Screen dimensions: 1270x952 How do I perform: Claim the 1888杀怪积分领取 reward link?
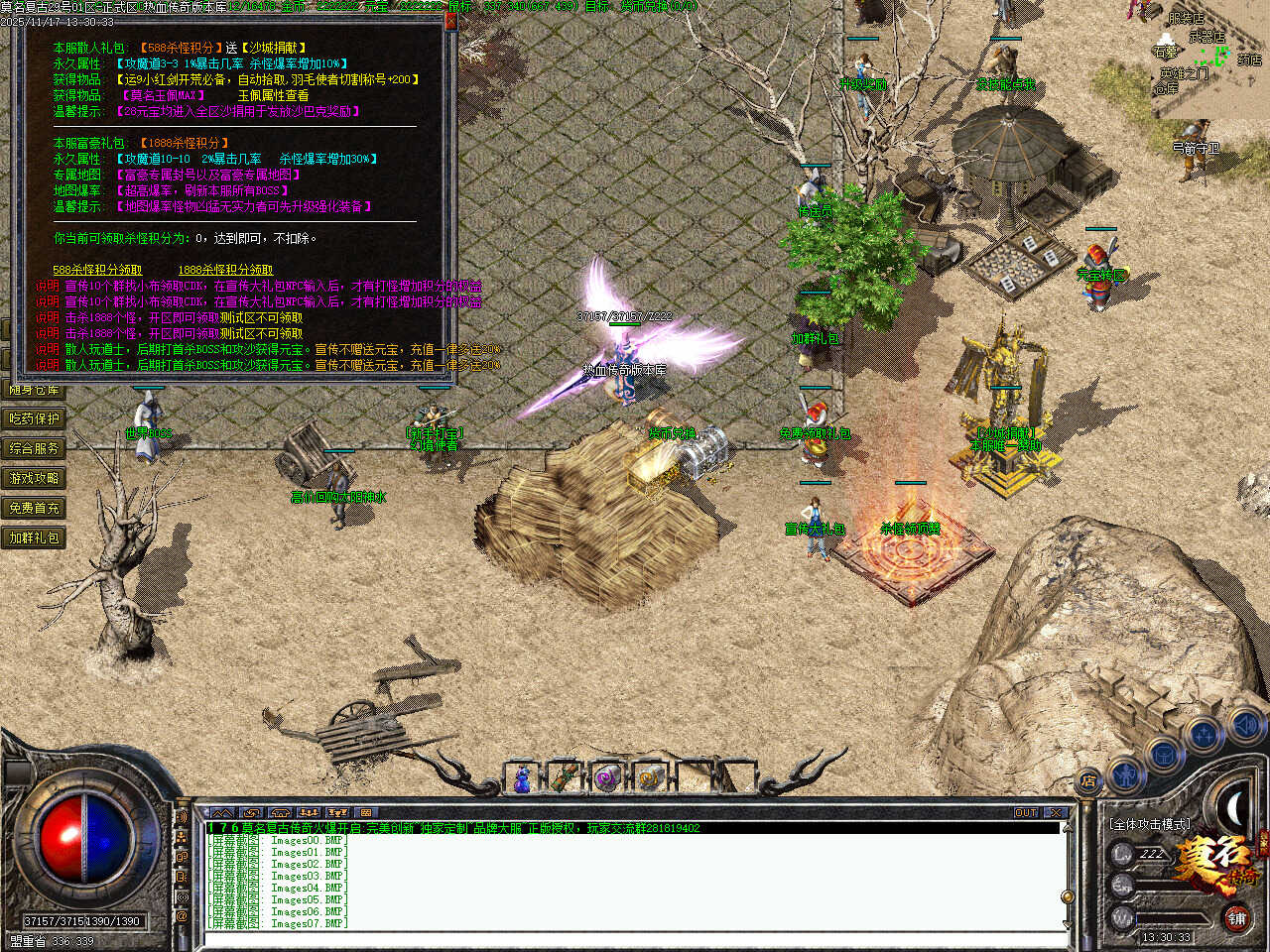225,270
